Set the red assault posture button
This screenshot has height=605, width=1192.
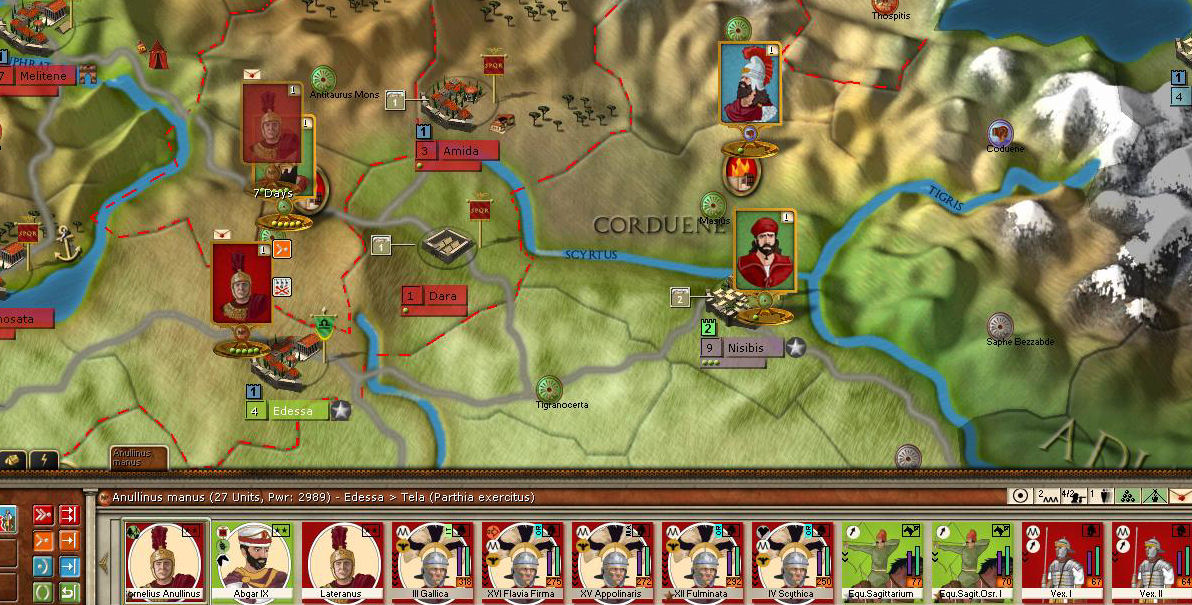[44, 515]
